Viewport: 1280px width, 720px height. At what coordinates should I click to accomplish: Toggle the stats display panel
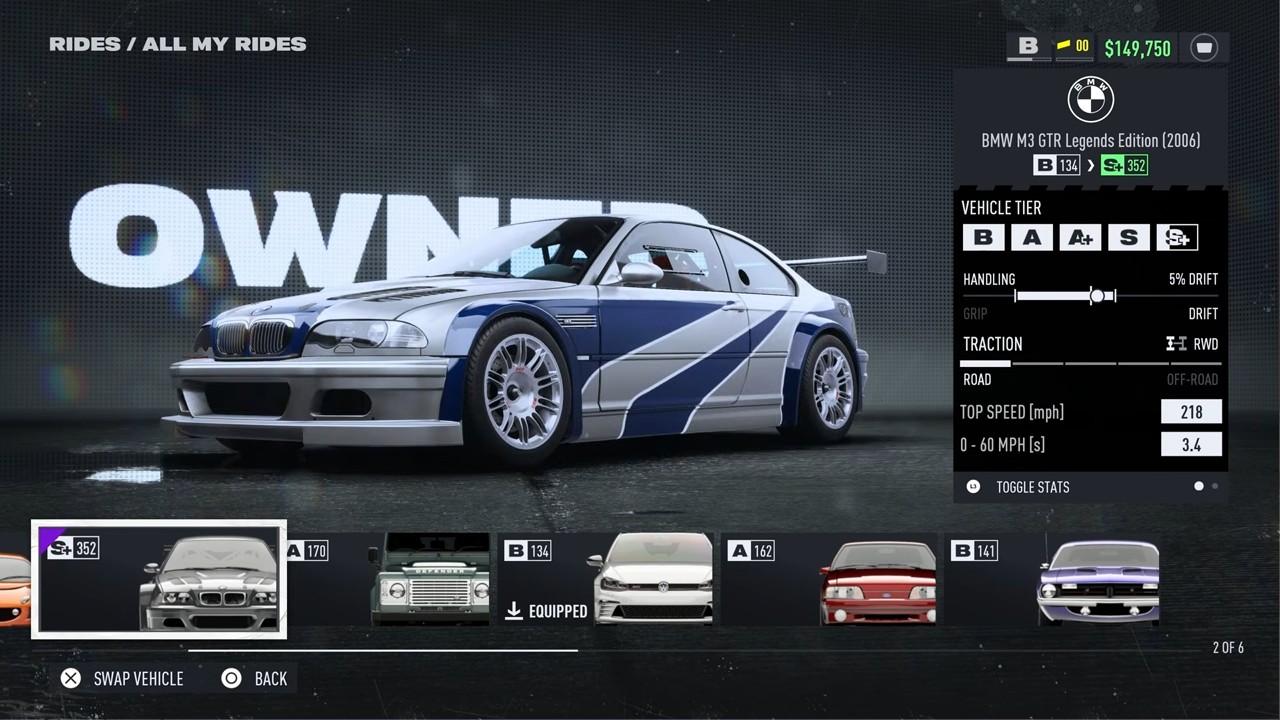pyautogui.click(x=1033, y=487)
